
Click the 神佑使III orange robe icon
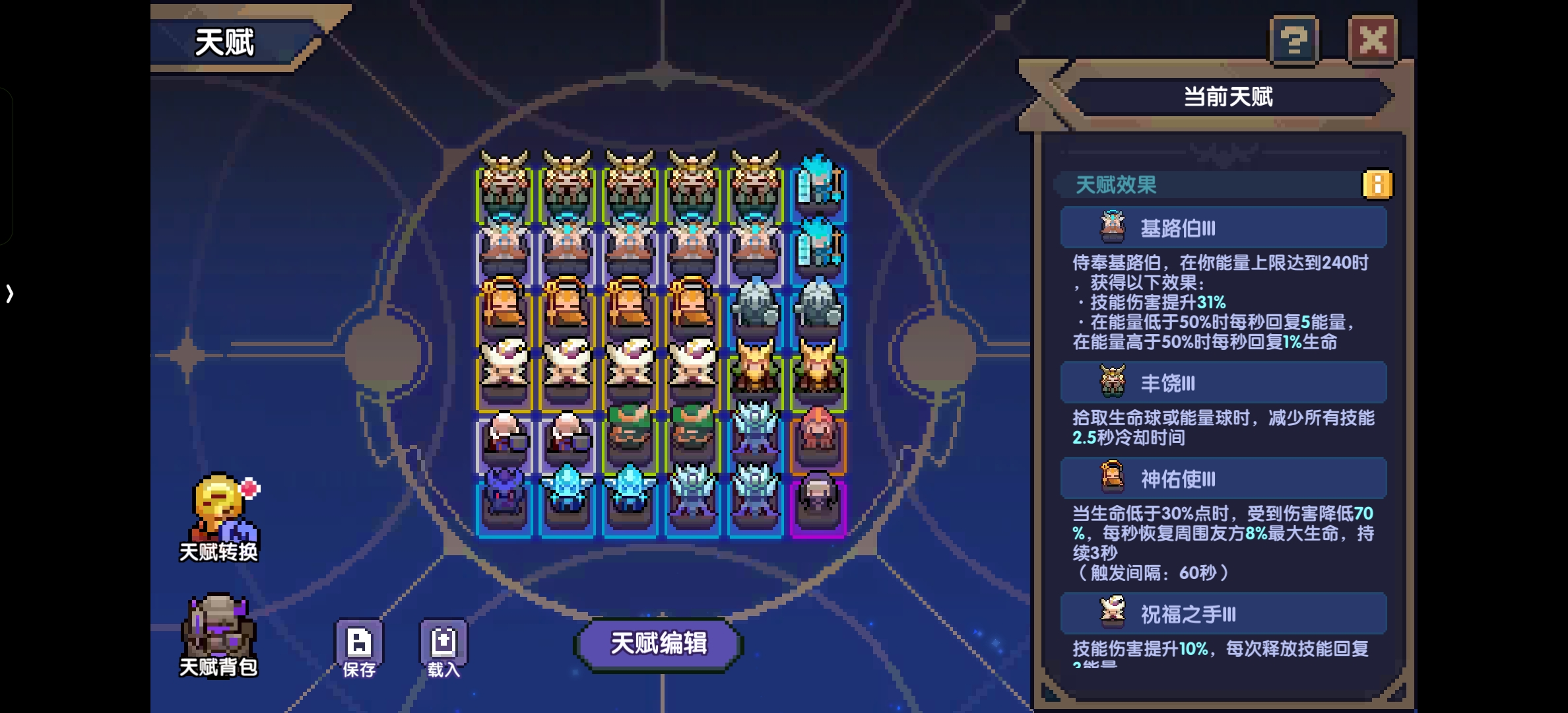click(1113, 477)
